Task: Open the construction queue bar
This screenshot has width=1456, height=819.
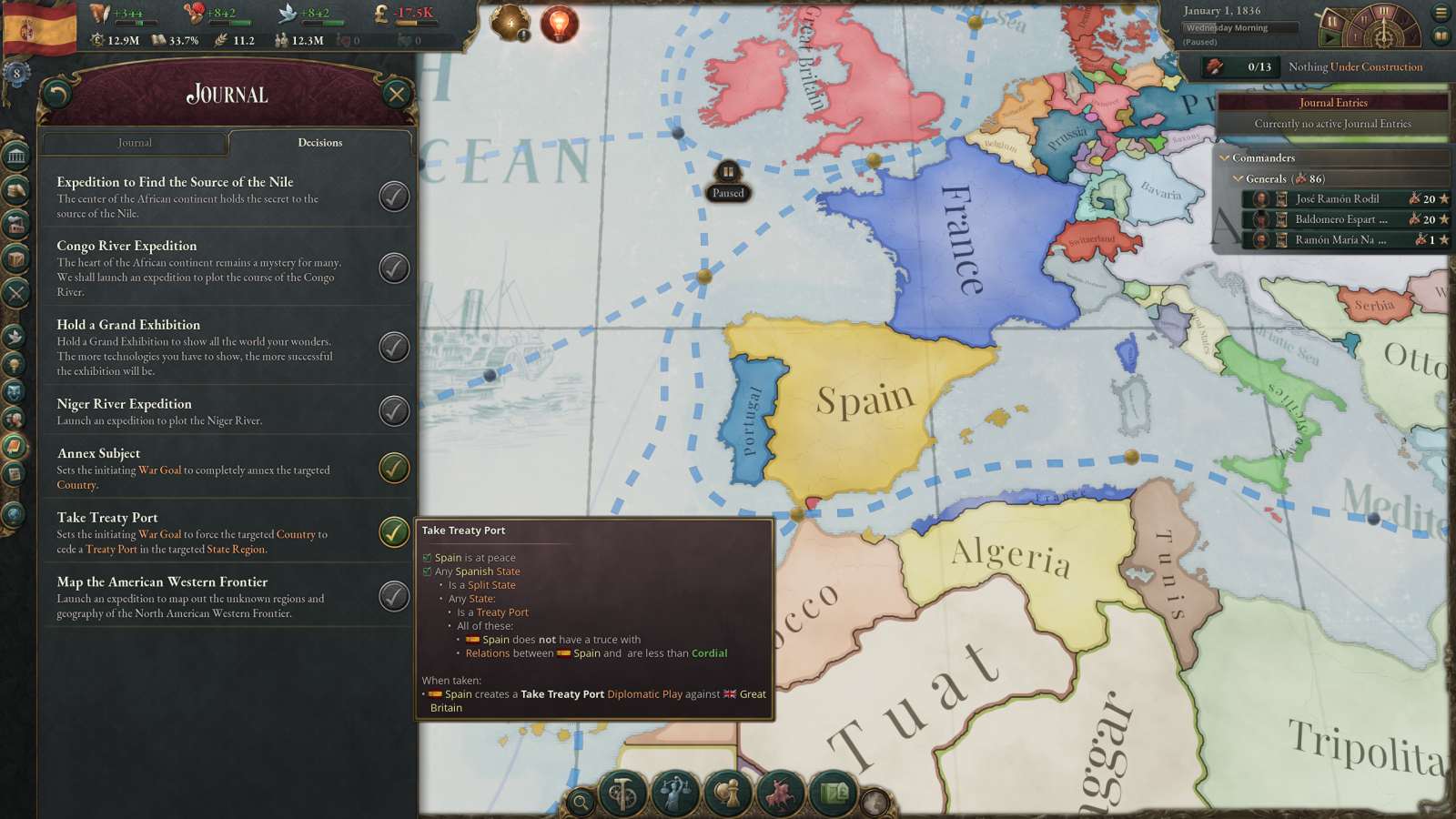Action: (1314, 67)
